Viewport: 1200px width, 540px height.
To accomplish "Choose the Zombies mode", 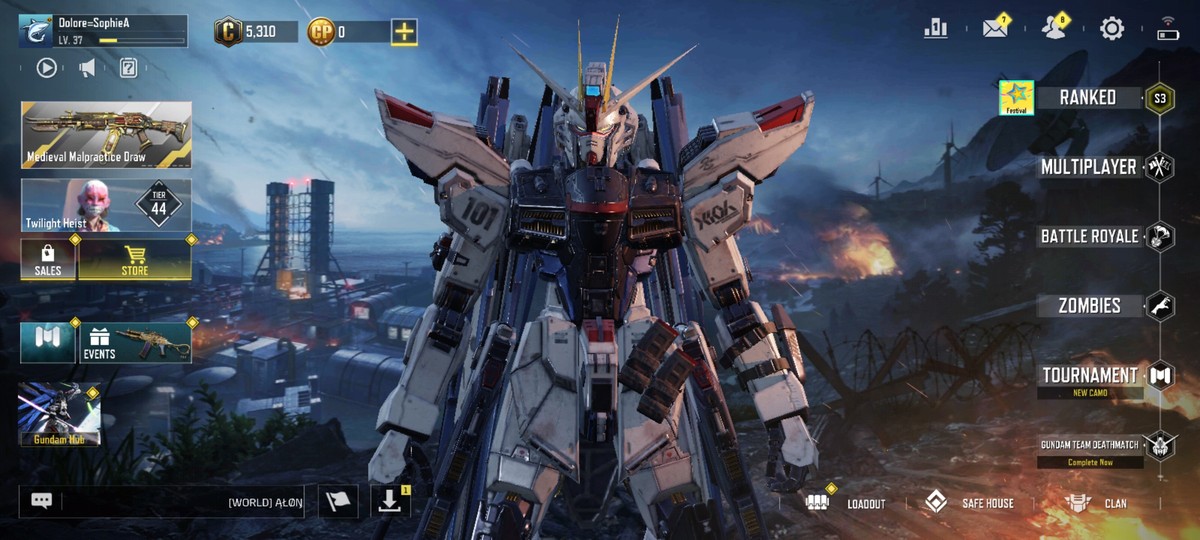I will tap(1089, 305).
